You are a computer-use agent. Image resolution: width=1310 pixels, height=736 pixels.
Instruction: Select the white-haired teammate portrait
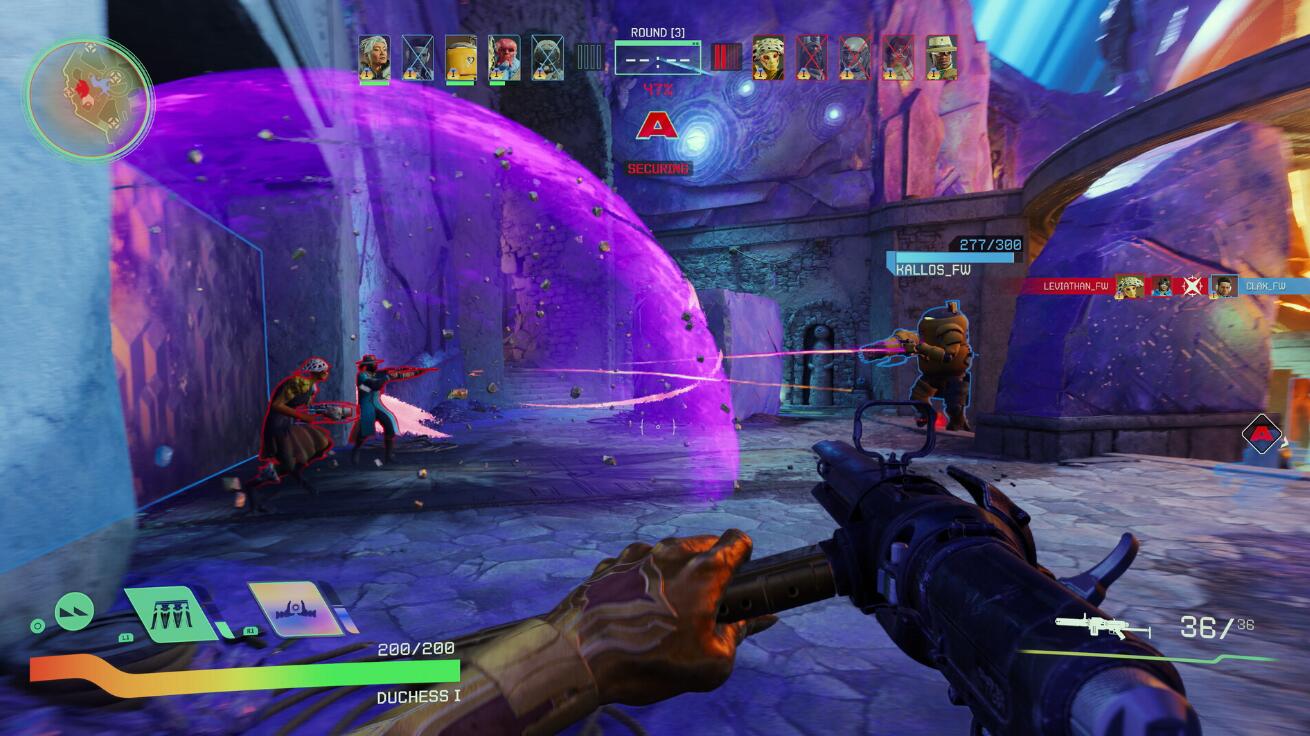(x=374, y=56)
